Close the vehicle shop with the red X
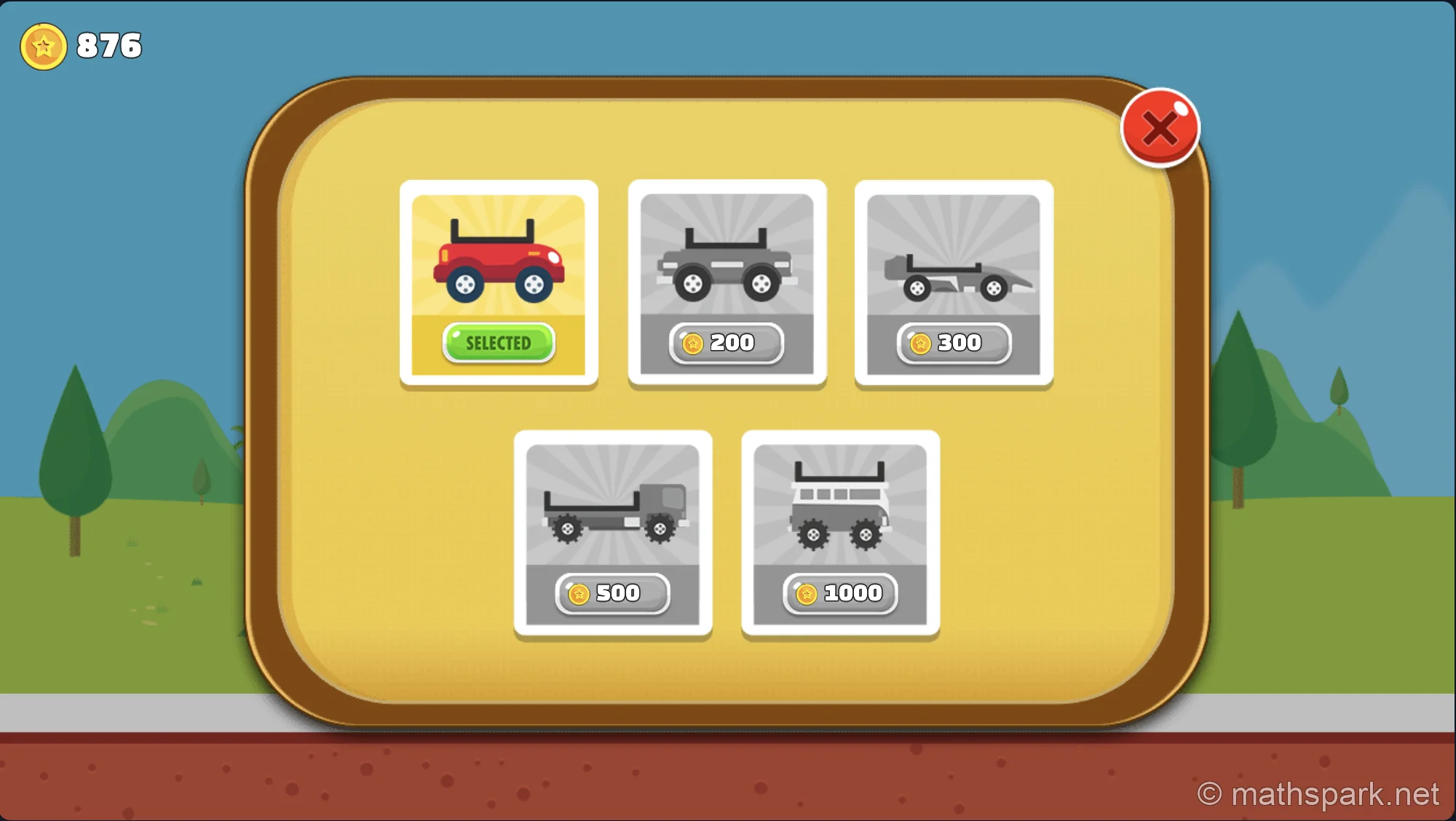 [x=1162, y=127]
